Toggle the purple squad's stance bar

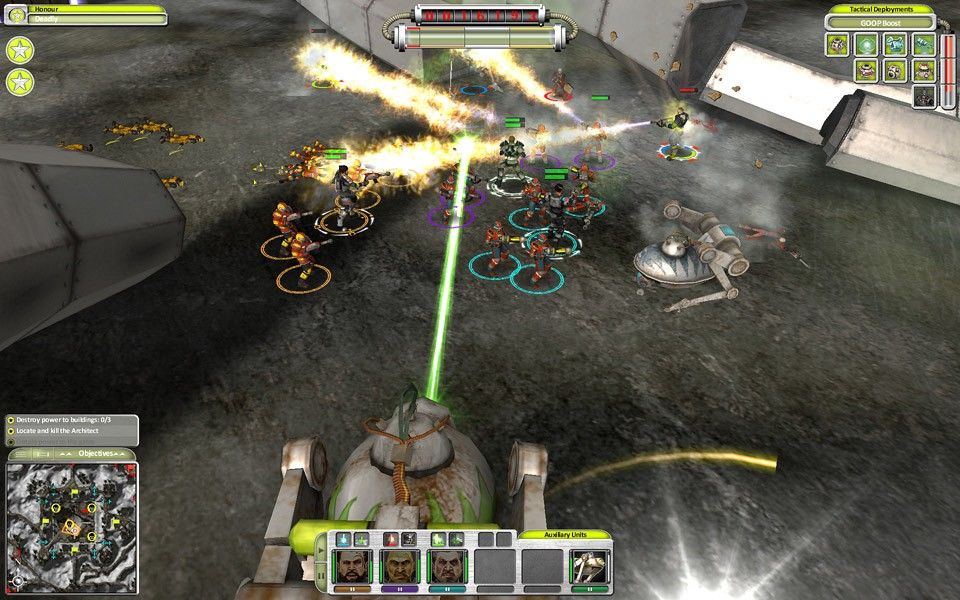point(399,589)
